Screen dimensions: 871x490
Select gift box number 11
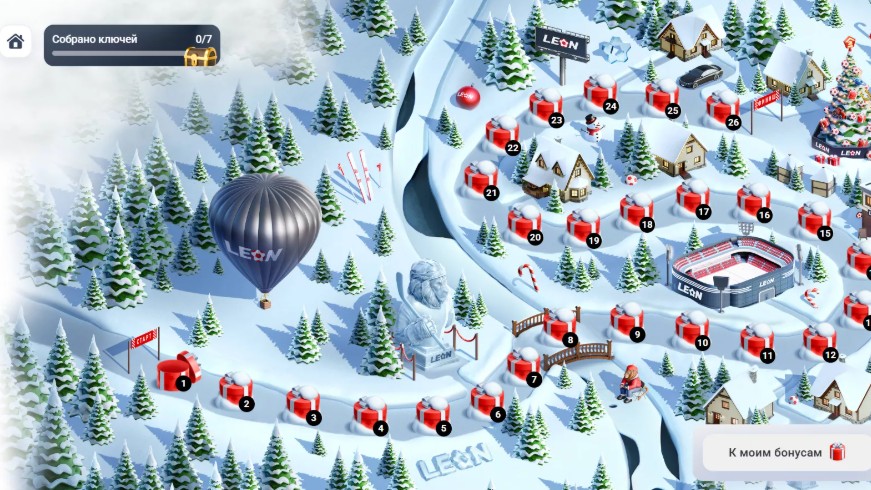756,340
